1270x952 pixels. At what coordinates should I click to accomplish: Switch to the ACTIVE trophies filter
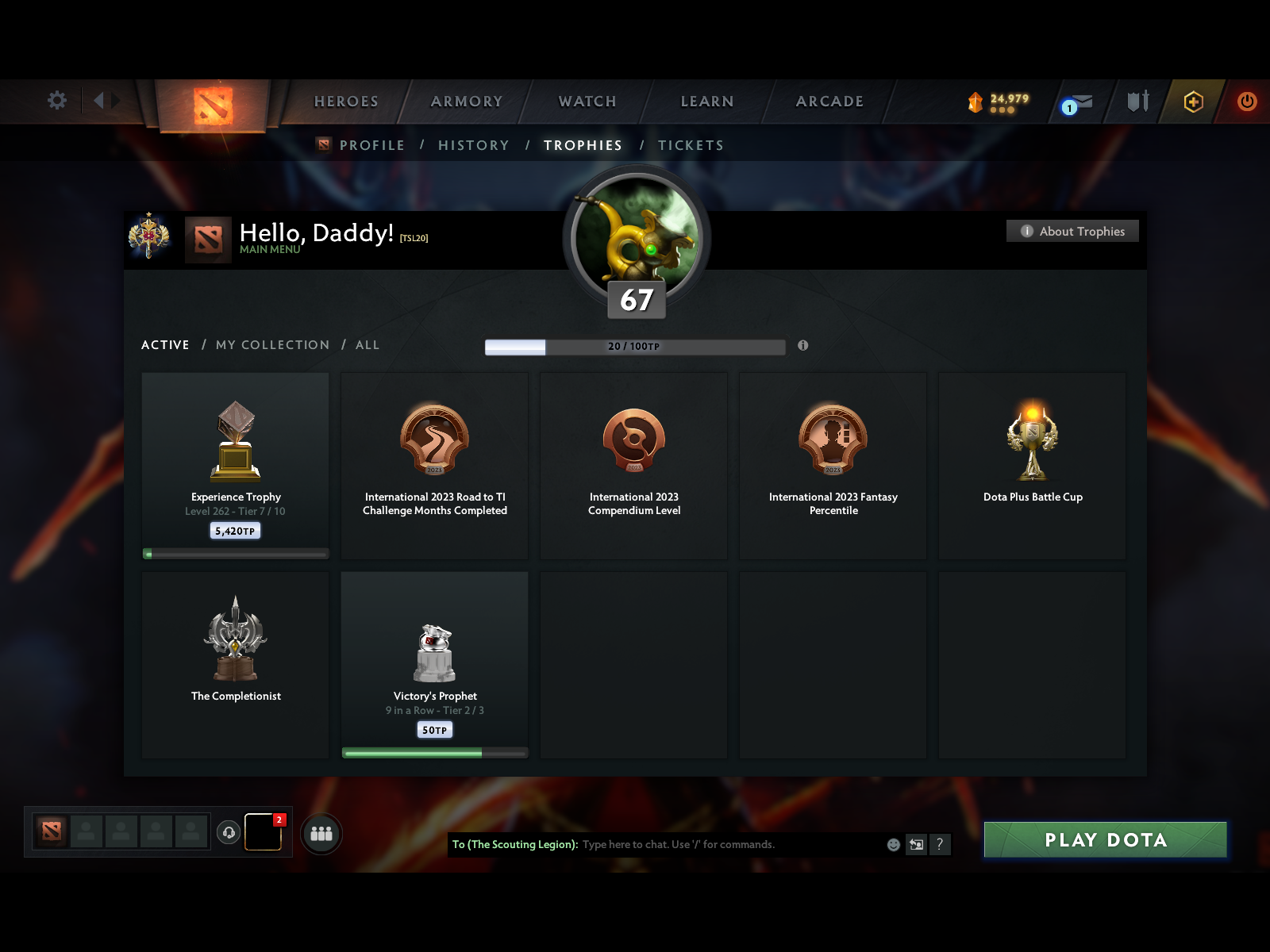164,345
